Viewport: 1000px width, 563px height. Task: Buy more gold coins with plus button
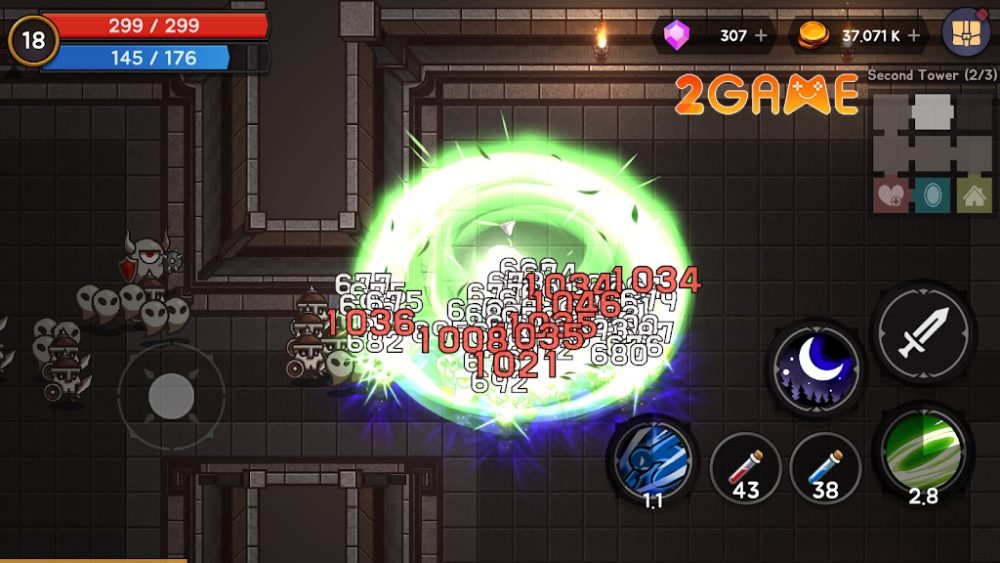pos(913,36)
